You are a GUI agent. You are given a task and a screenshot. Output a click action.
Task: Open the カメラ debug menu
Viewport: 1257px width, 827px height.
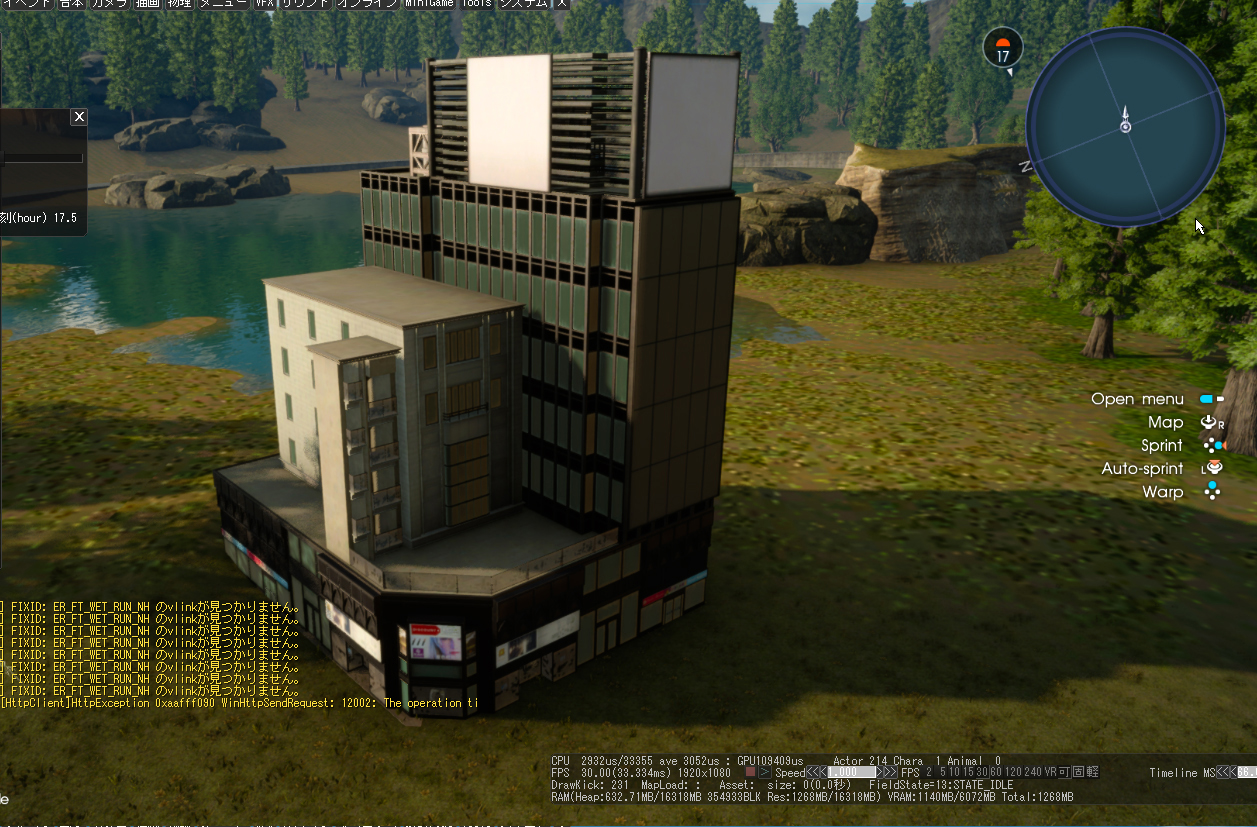click(x=109, y=4)
